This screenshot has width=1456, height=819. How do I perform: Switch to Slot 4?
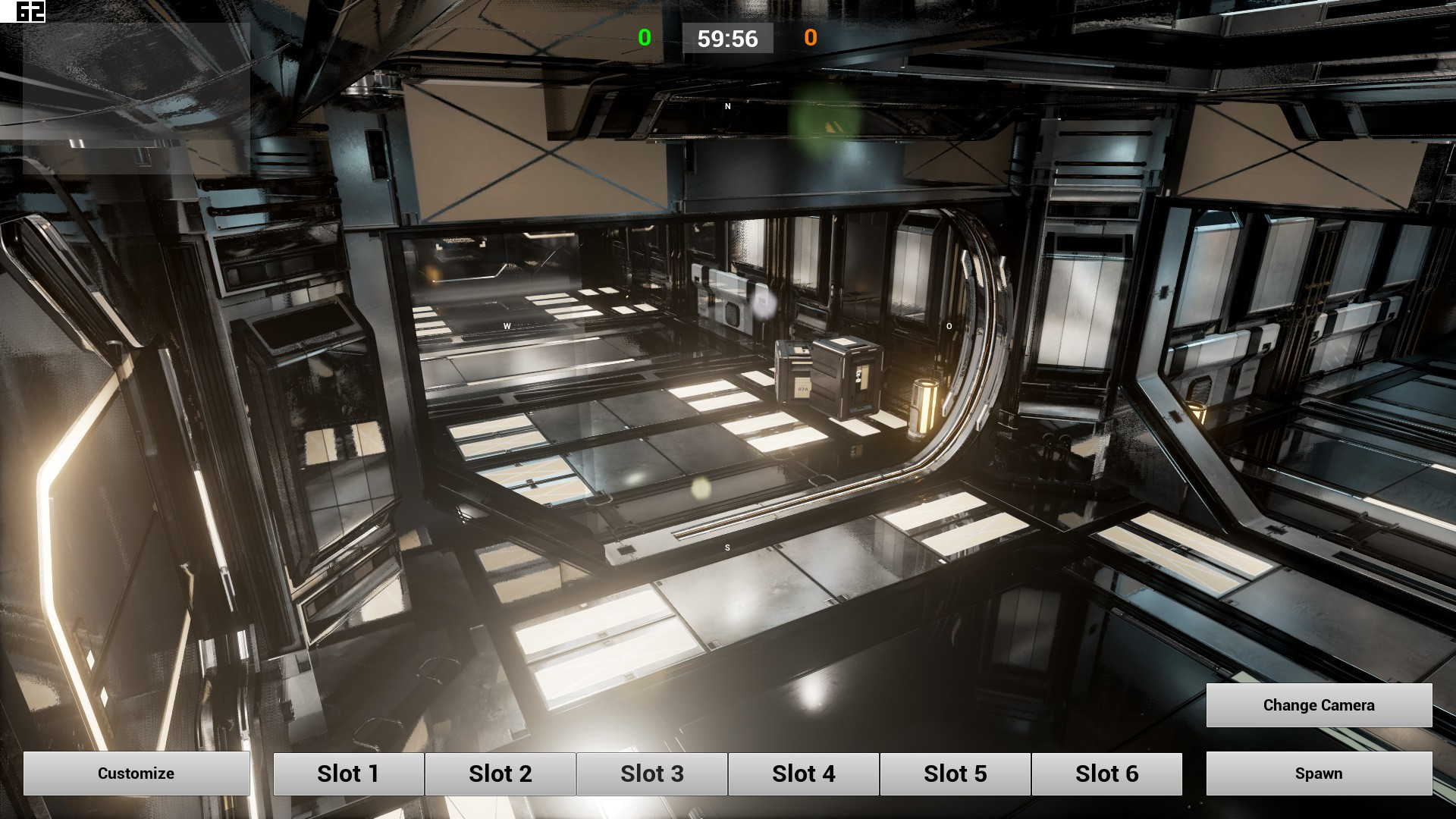pos(804,773)
